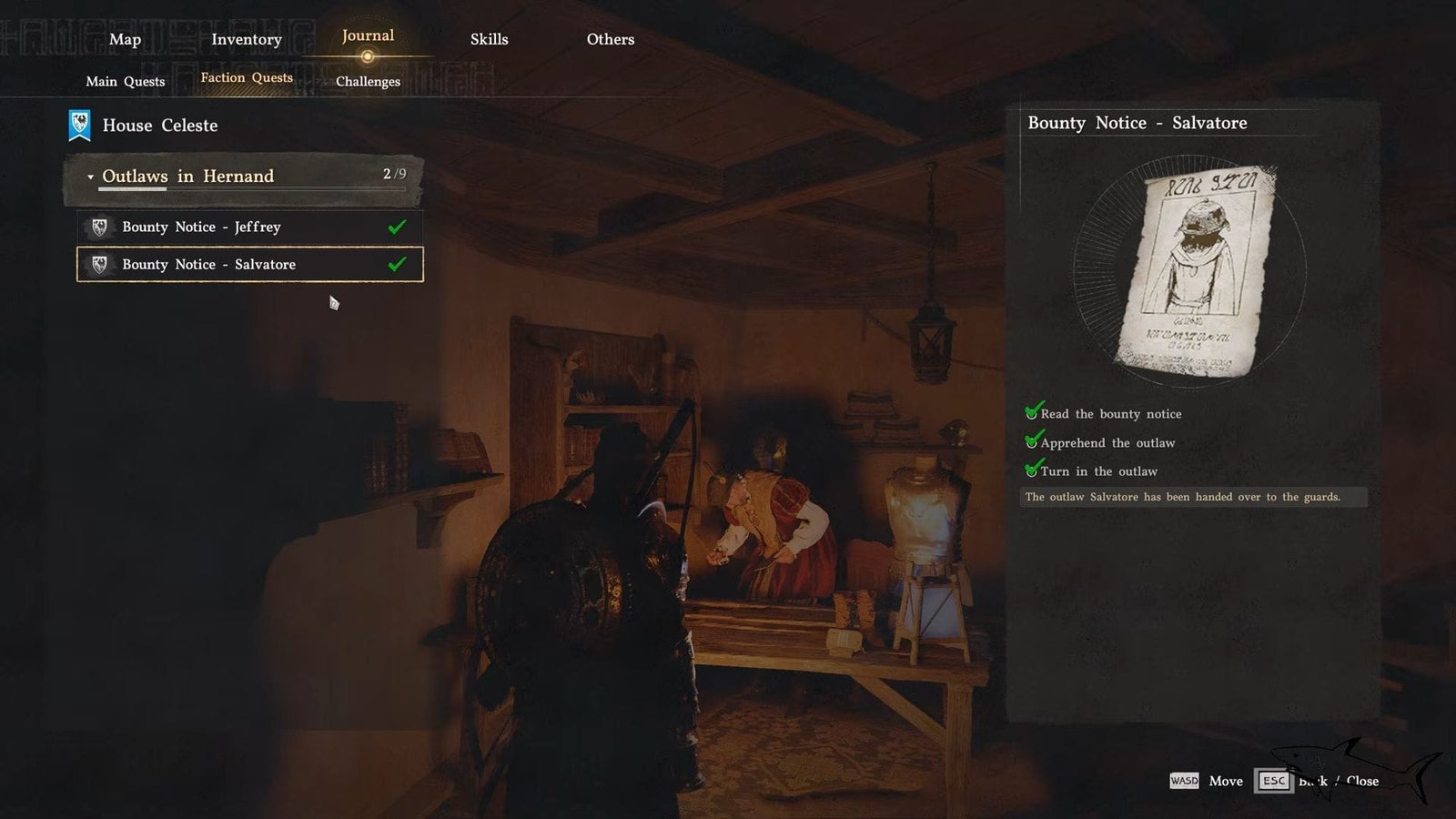Collapse the Outlaws in Hernand quest group
This screenshot has width=1456, height=819.
pos(90,177)
